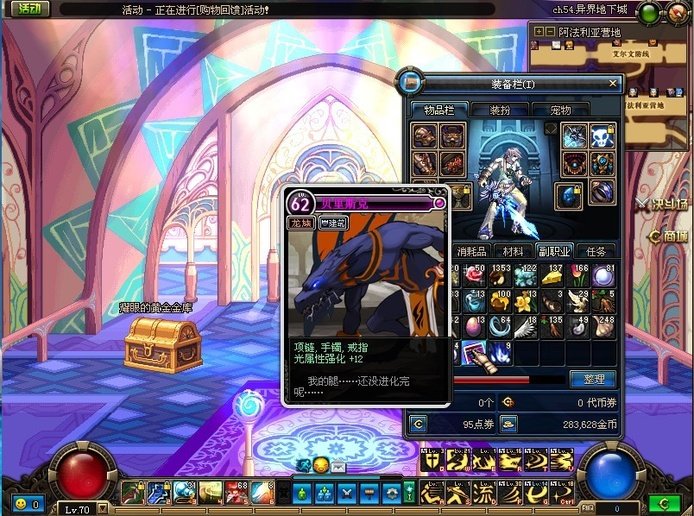Viewport: 694px width, 516px height.
Task: Open the 商城 shop
Action: [667, 236]
